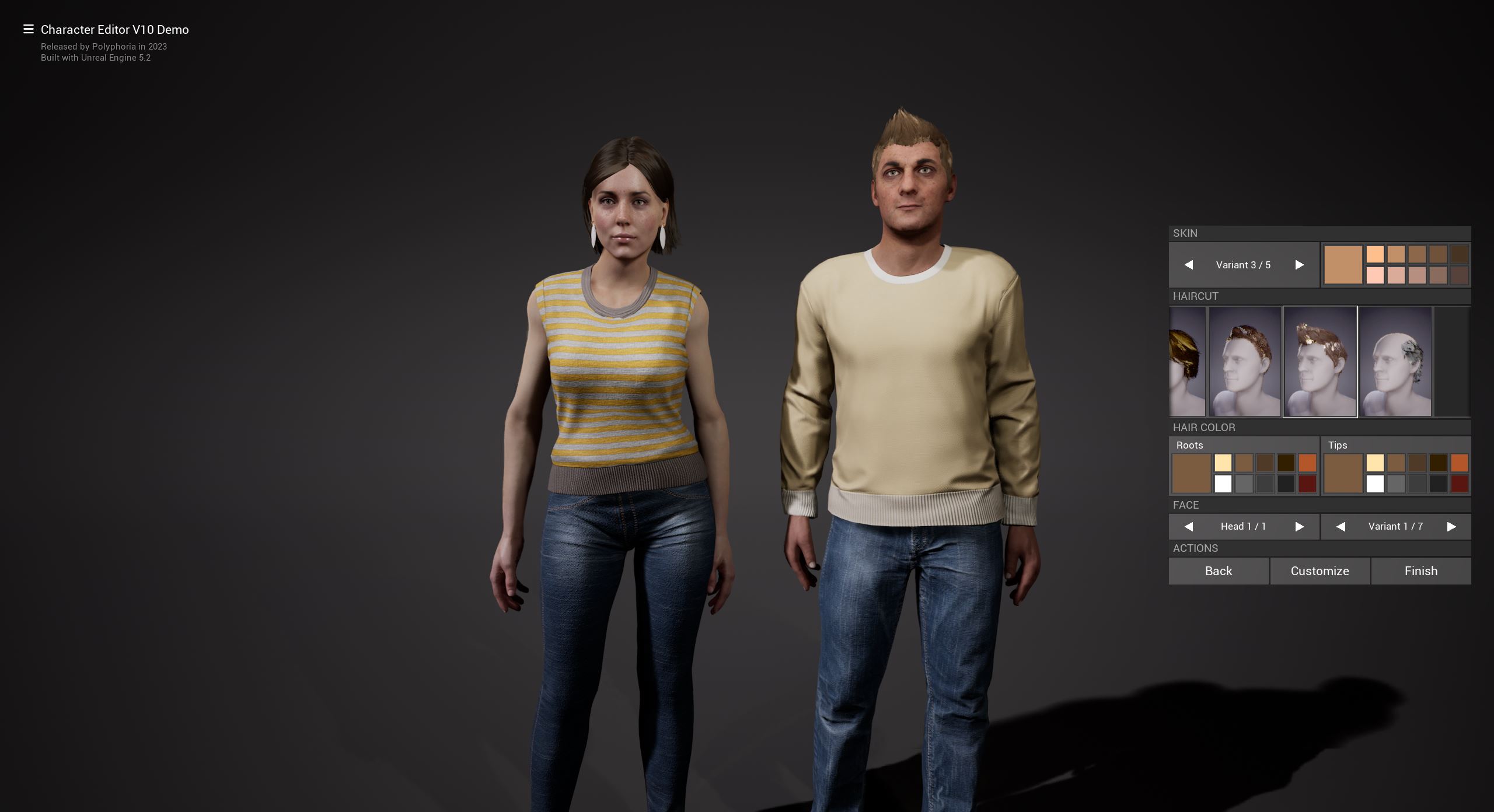Image resolution: width=1494 pixels, height=812 pixels.
Task: Click Finish to confirm the characters
Action: [x=1421, y=570]
